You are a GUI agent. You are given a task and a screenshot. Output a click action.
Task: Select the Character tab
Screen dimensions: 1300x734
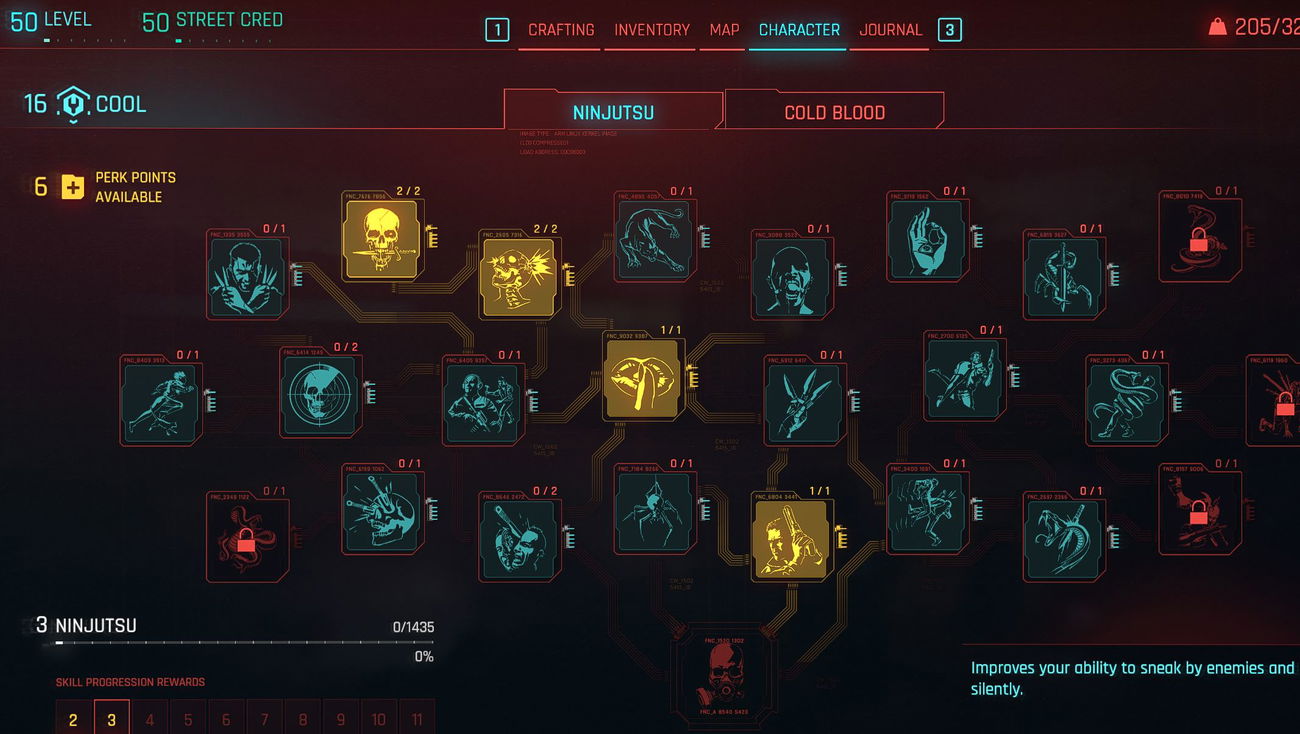pyautogui.click(x=799, y=30)
